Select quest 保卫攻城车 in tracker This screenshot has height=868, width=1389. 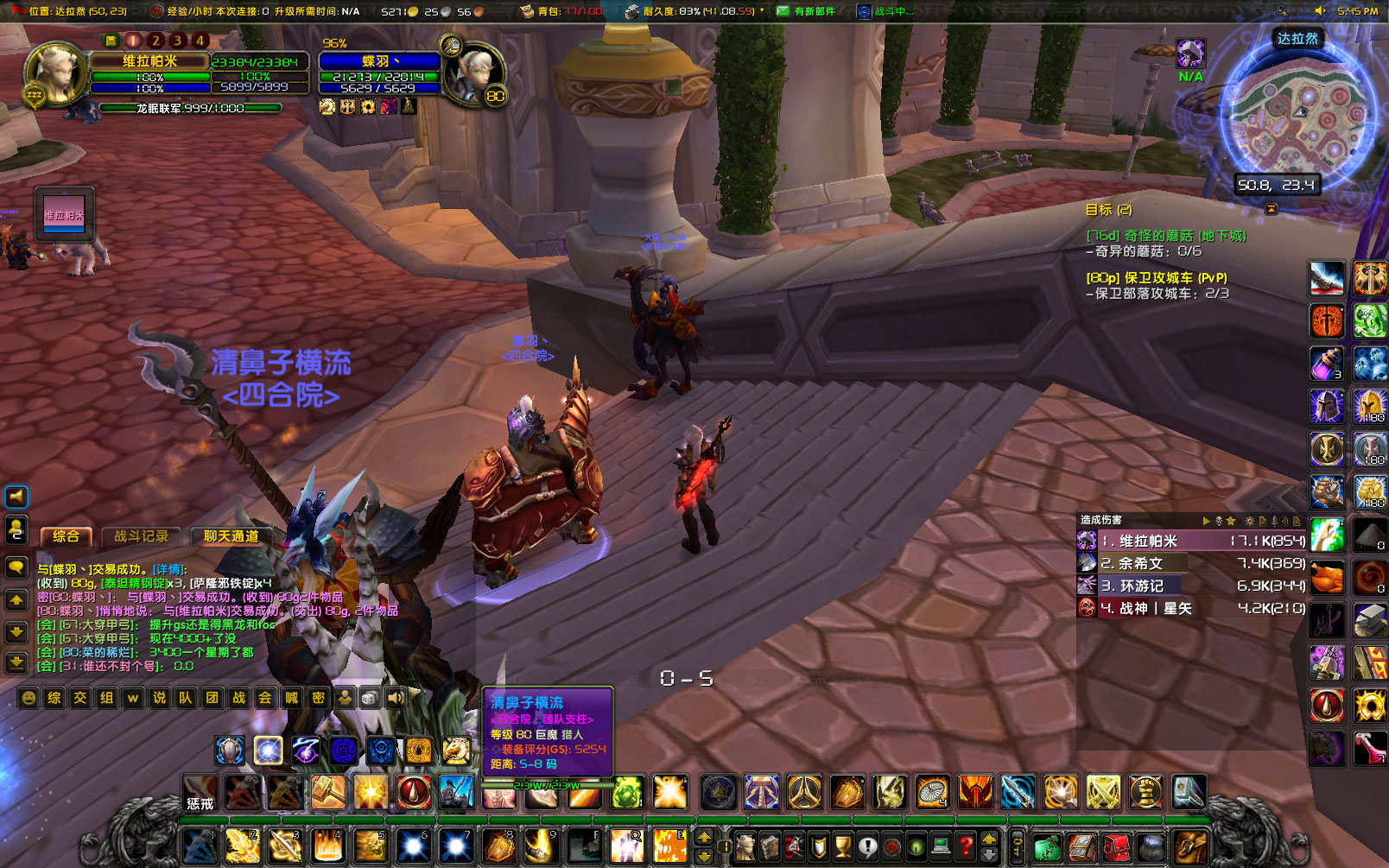(1158, 279)
